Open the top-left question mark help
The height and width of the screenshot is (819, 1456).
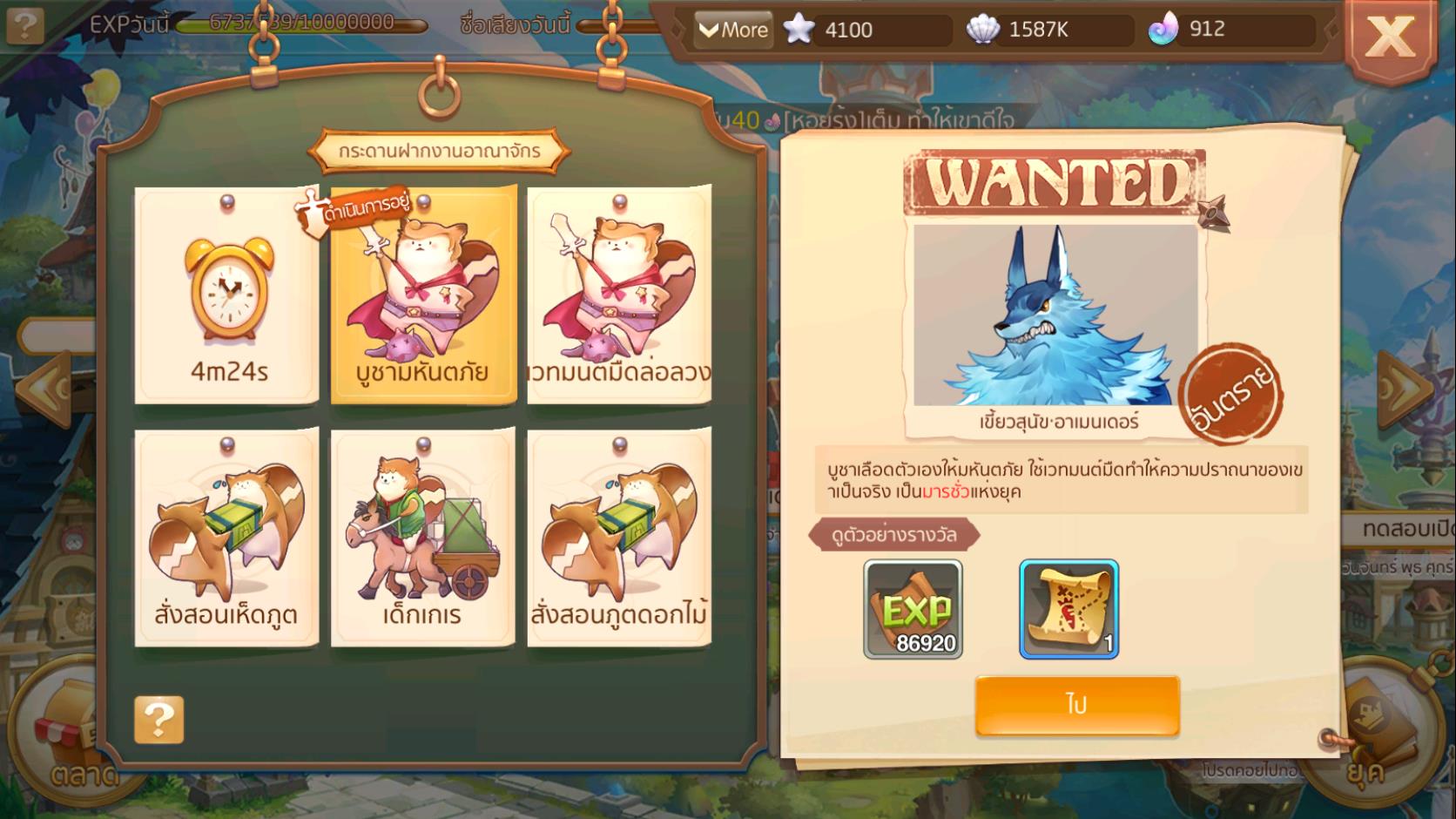coord(25,24)
